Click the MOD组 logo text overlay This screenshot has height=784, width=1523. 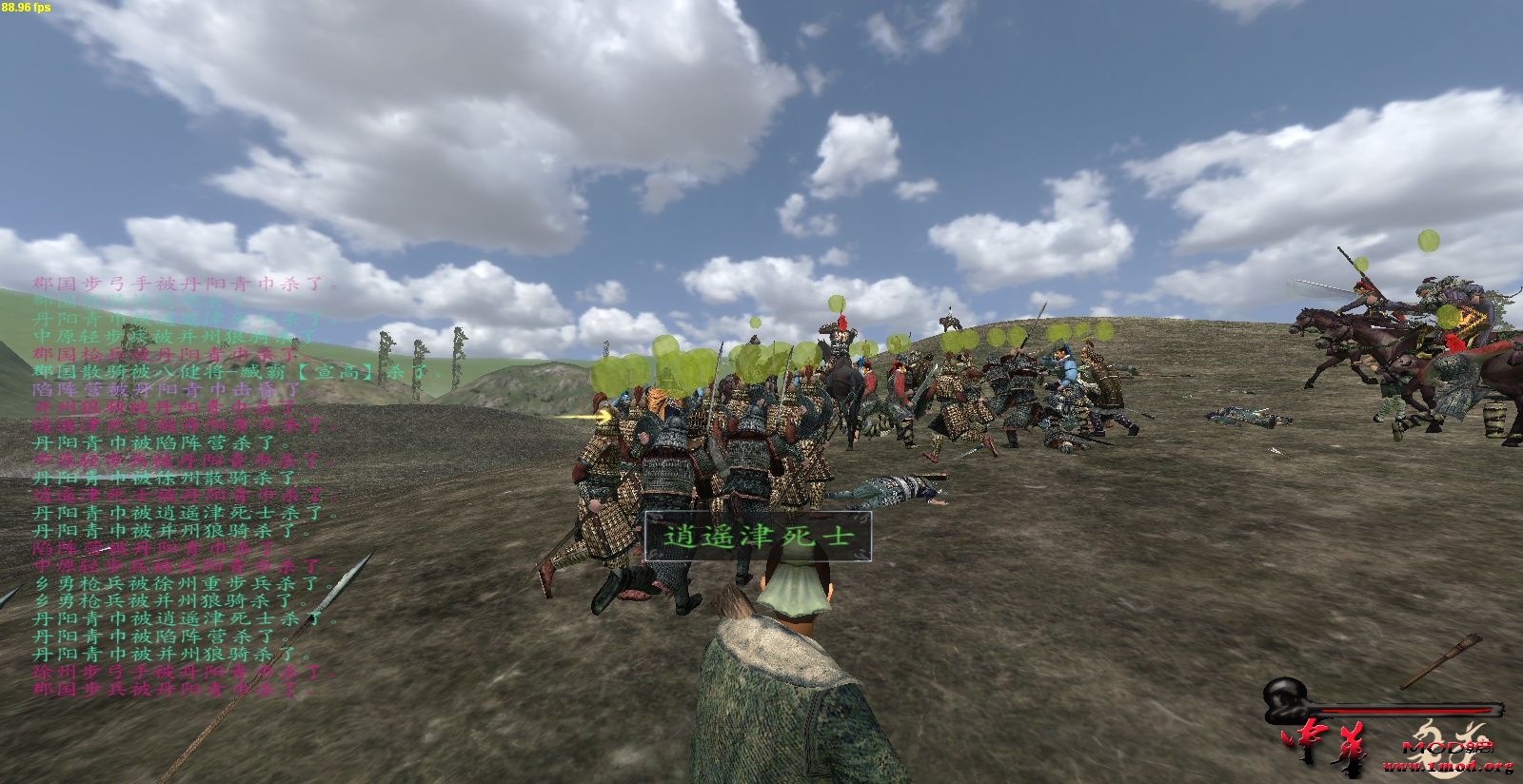pyautogui.click(x=1448, y=748)
